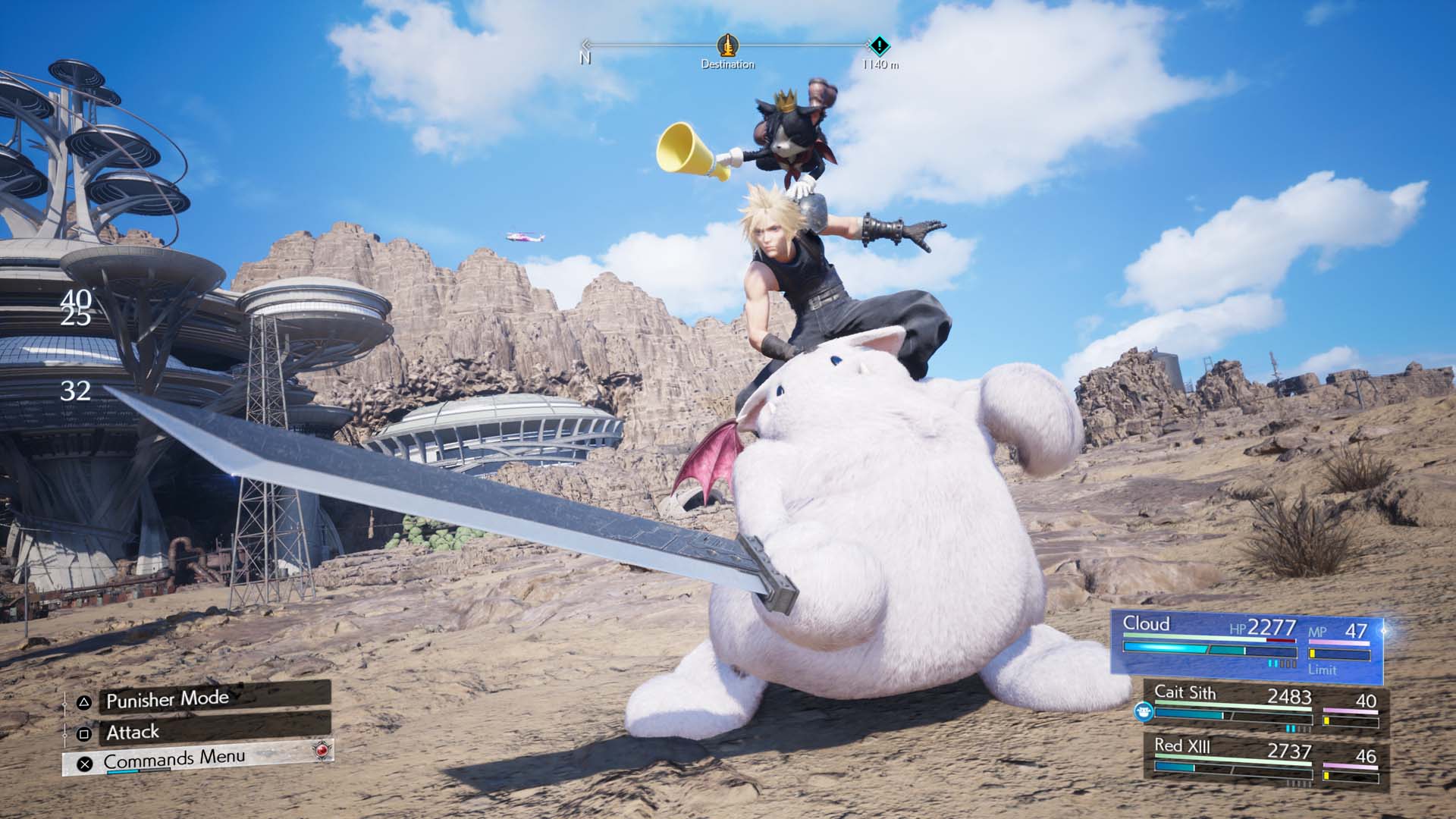Click the X button icon beside Commands Menu

86,762
